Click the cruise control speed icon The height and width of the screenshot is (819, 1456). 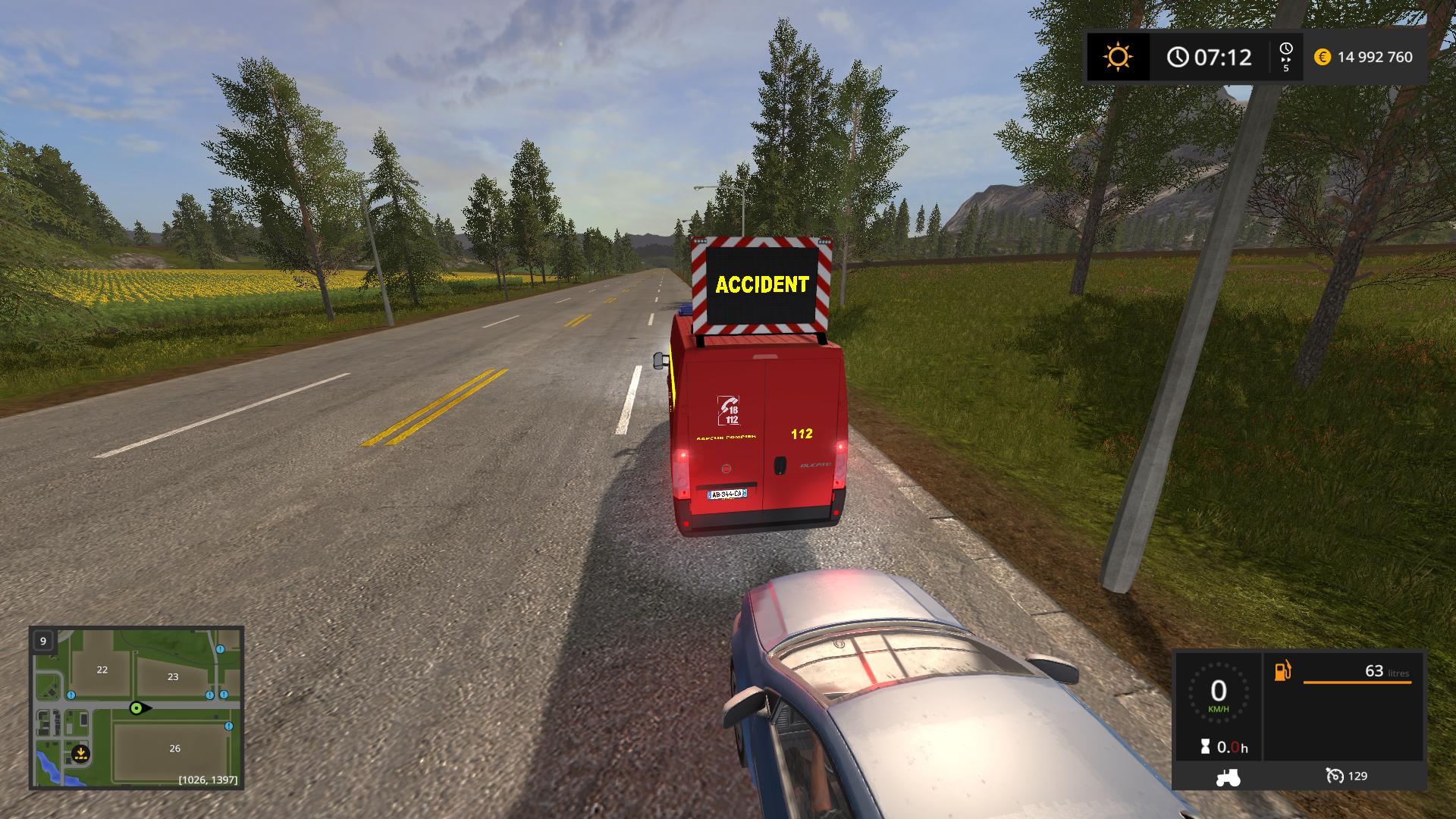(x=1334, y=776)
